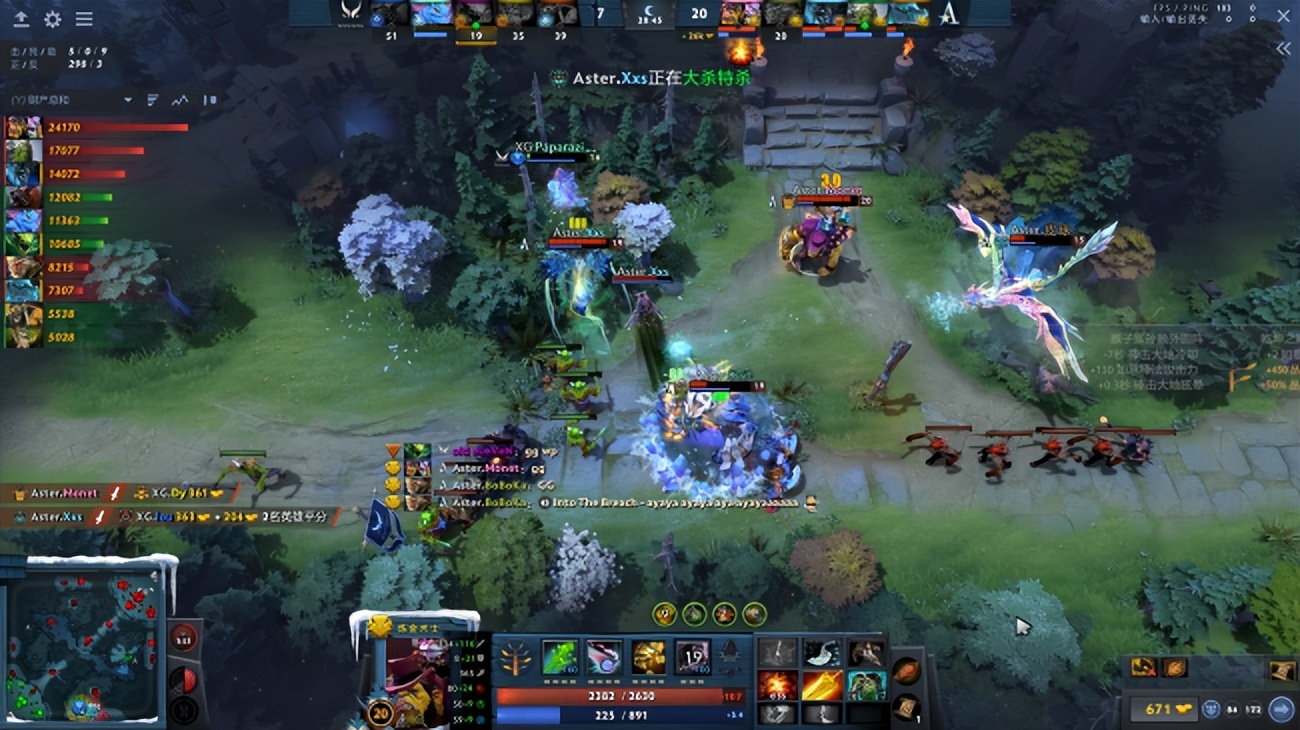This screenshot has width=1300, height=730.
Task: Open Alchemist's talent tree icon
Action: (x=515, y=657)
